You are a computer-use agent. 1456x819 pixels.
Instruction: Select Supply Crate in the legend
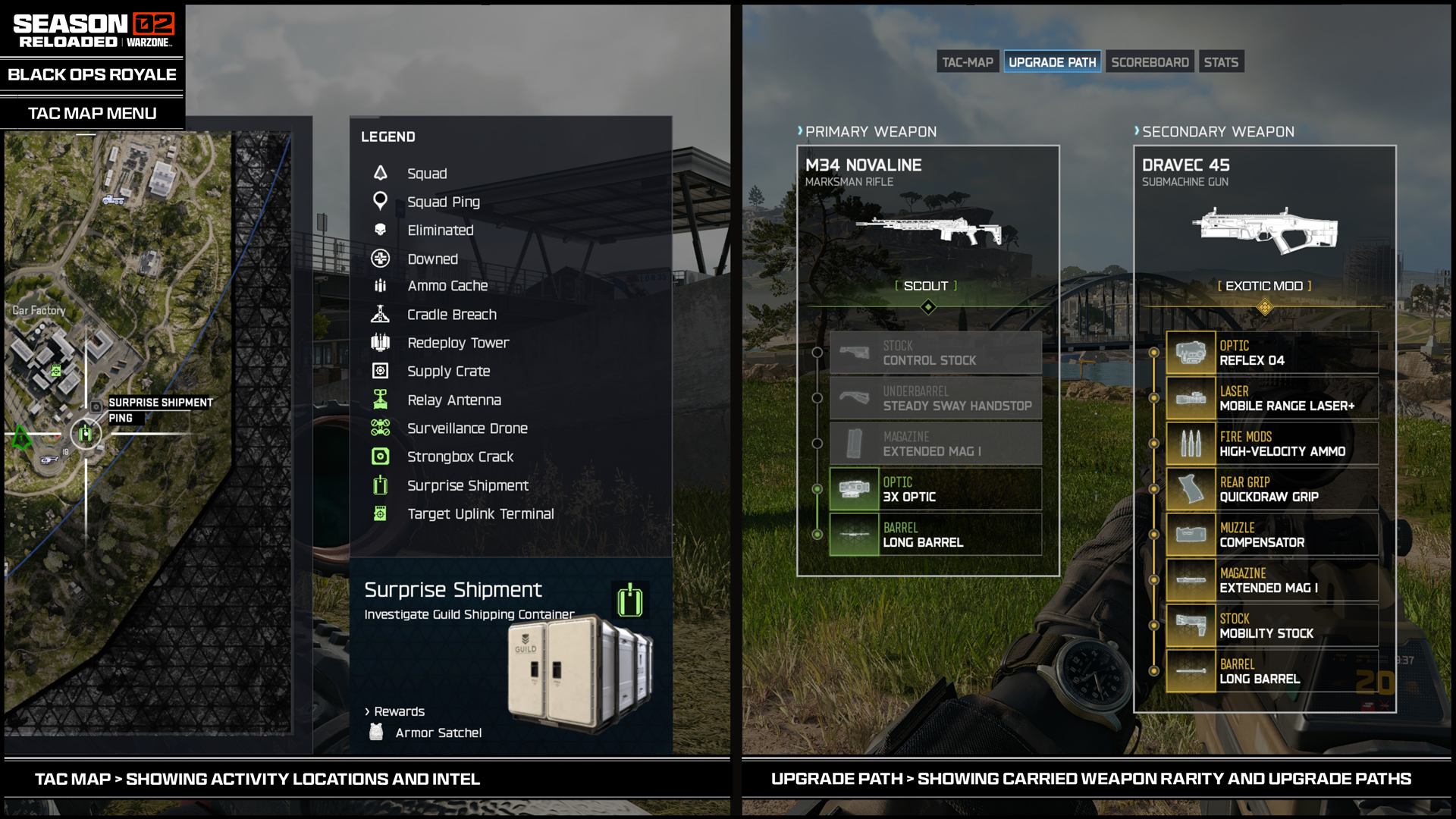[x=448, y=371]
